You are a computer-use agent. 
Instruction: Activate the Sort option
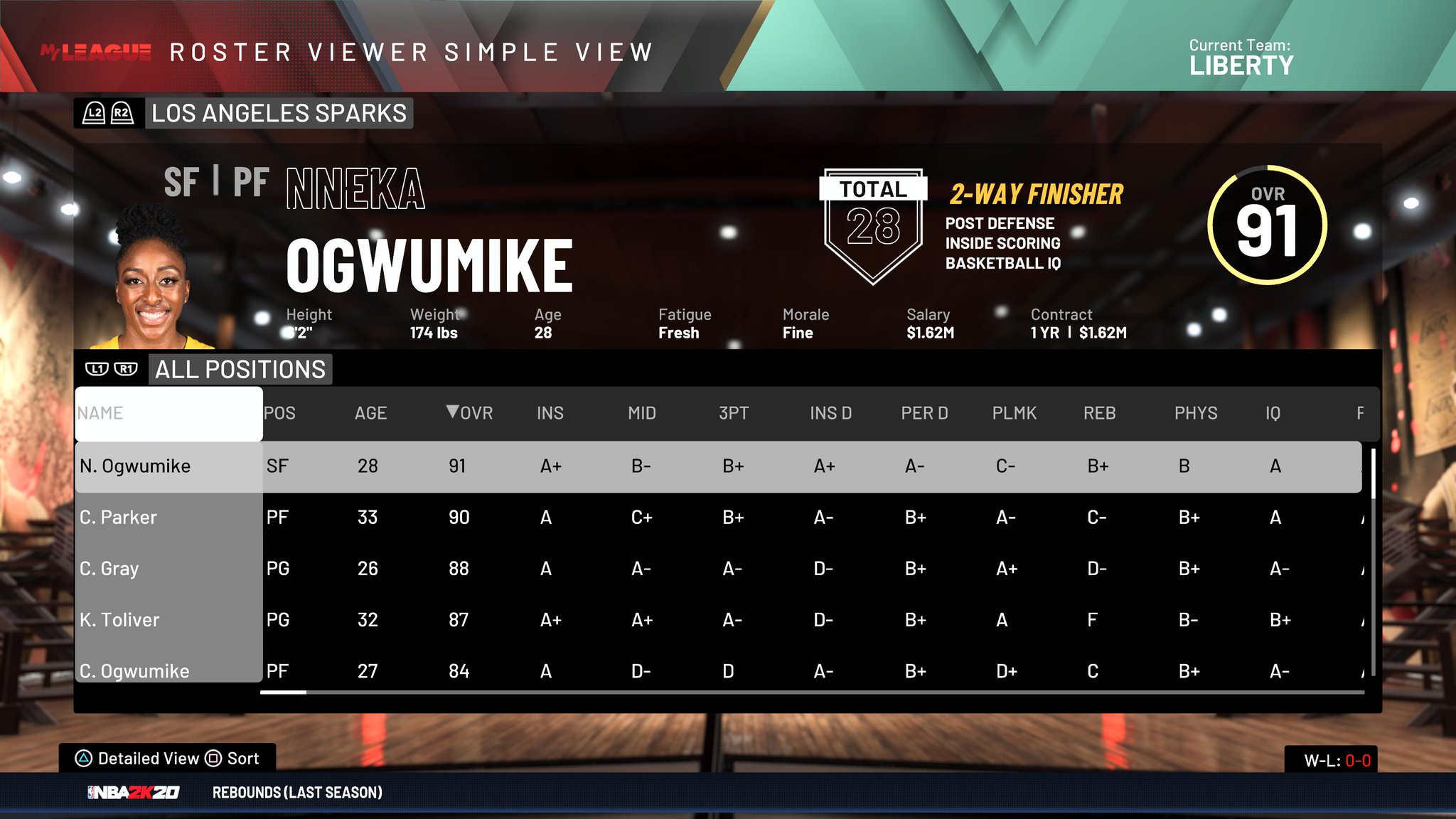point(242,758)
